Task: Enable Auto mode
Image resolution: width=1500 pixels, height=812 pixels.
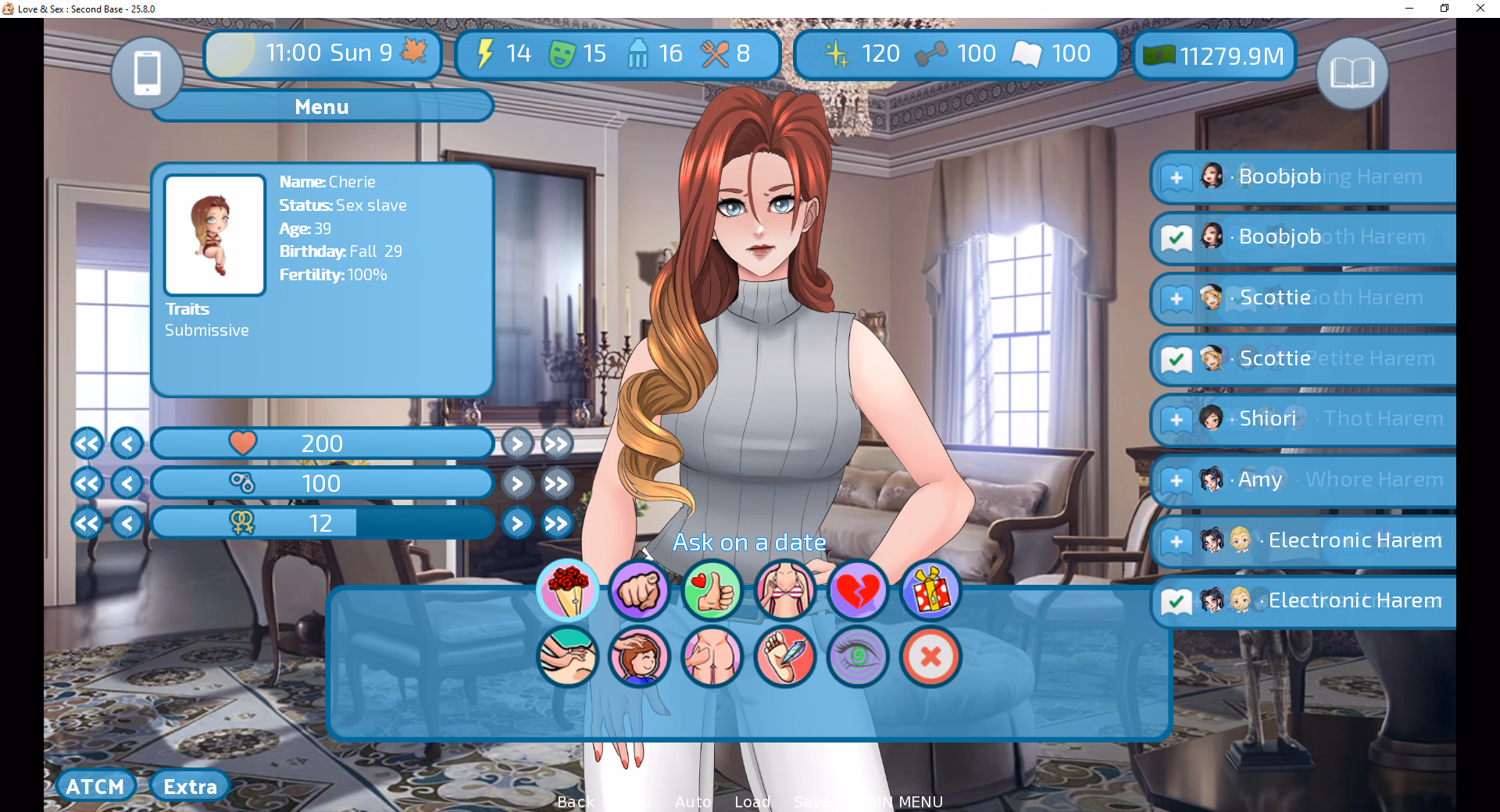Action: coord(693,802)
